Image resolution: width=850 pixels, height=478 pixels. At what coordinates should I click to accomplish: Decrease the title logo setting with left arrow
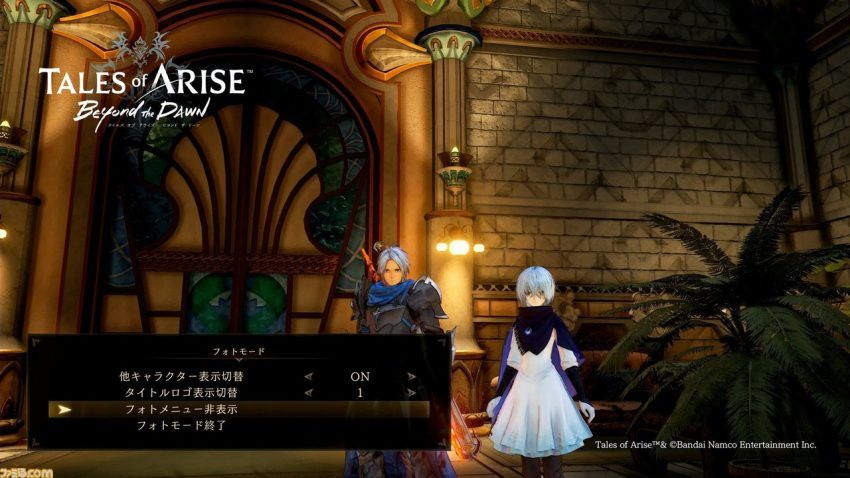click(308, 393)
